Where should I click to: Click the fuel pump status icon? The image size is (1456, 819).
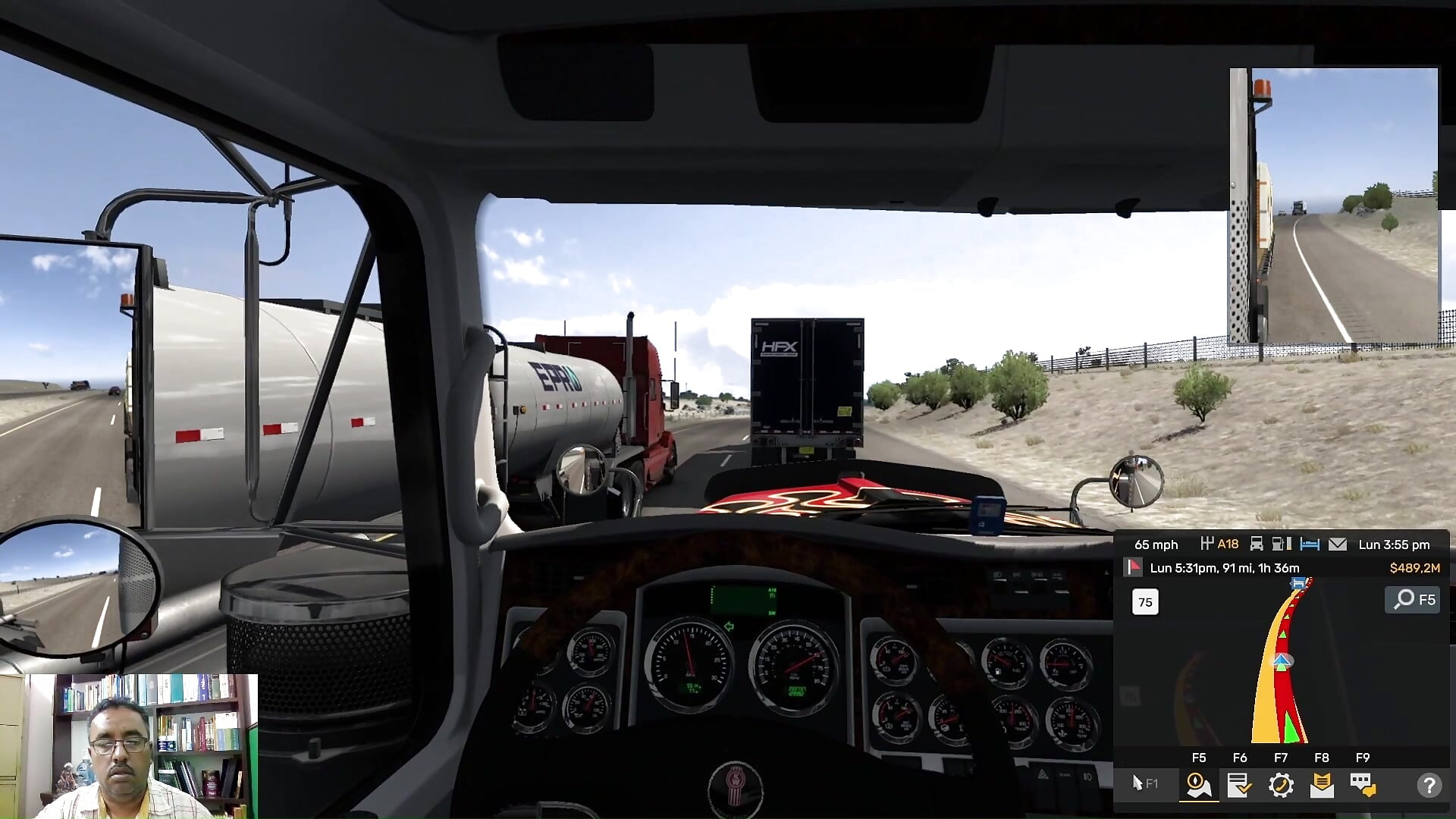[x=1282, y=544]
